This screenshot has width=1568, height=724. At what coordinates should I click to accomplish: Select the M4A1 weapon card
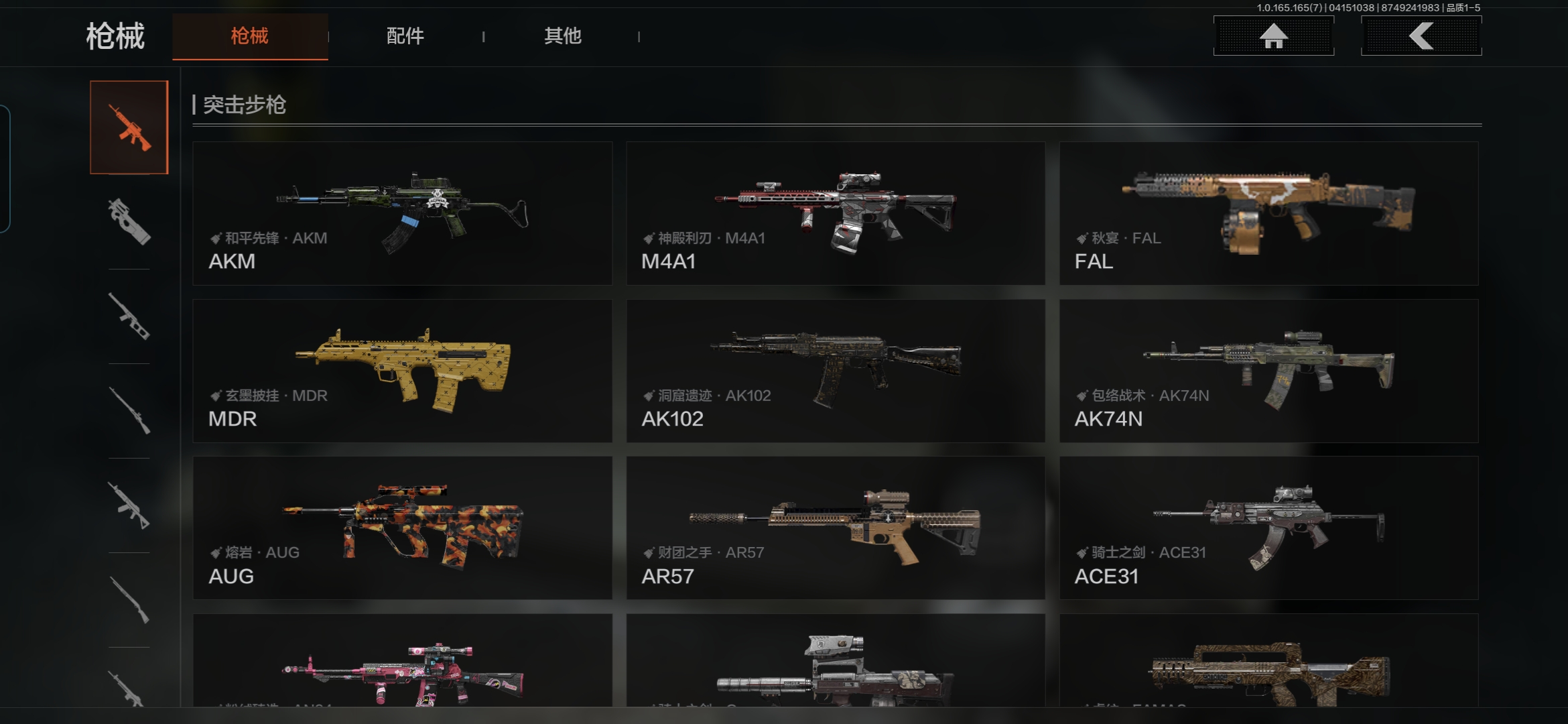tap(836, 213)
